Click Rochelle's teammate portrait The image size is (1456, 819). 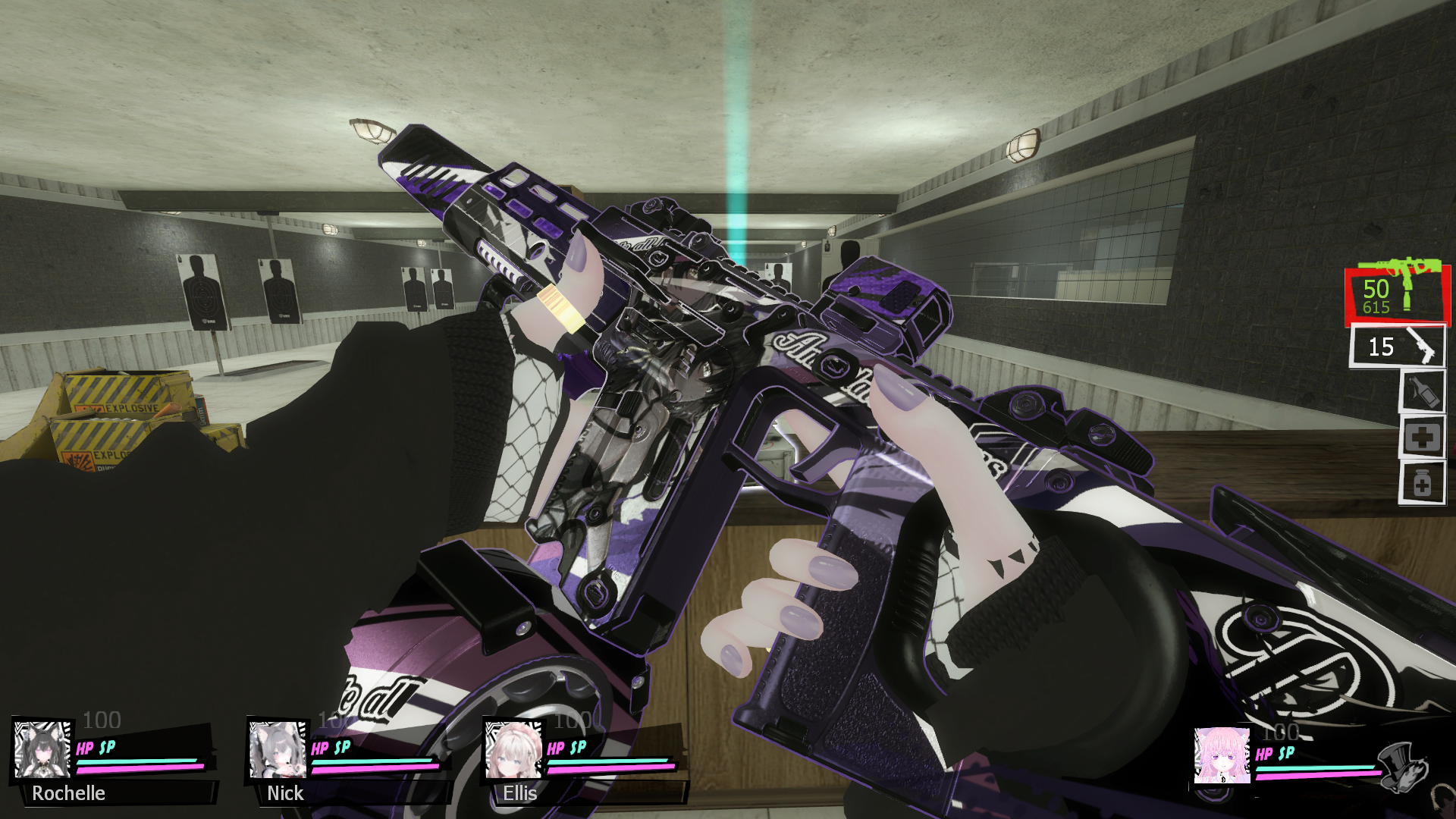42,749
